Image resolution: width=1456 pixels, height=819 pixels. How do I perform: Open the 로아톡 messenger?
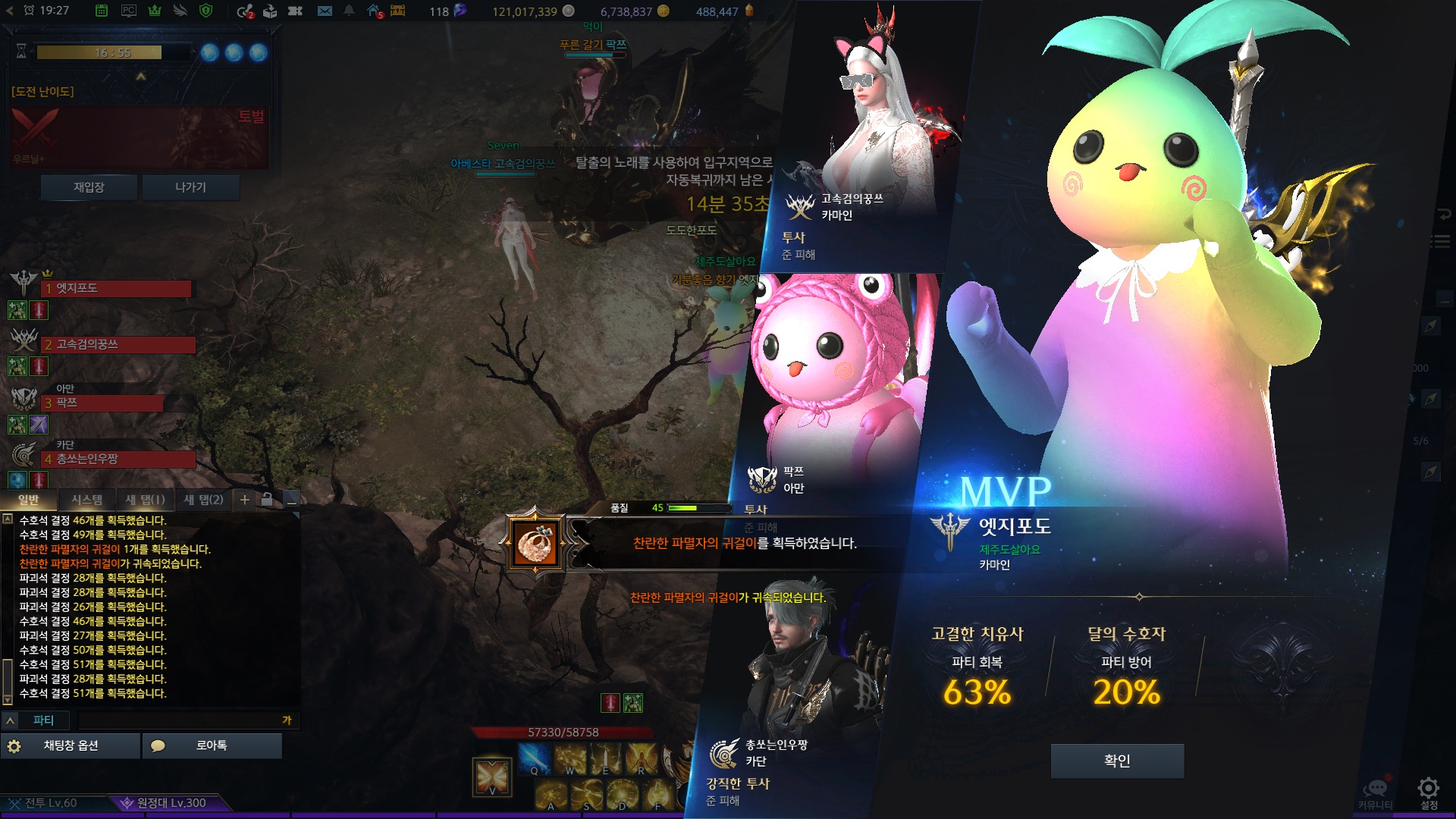click(x=212, y=745)
